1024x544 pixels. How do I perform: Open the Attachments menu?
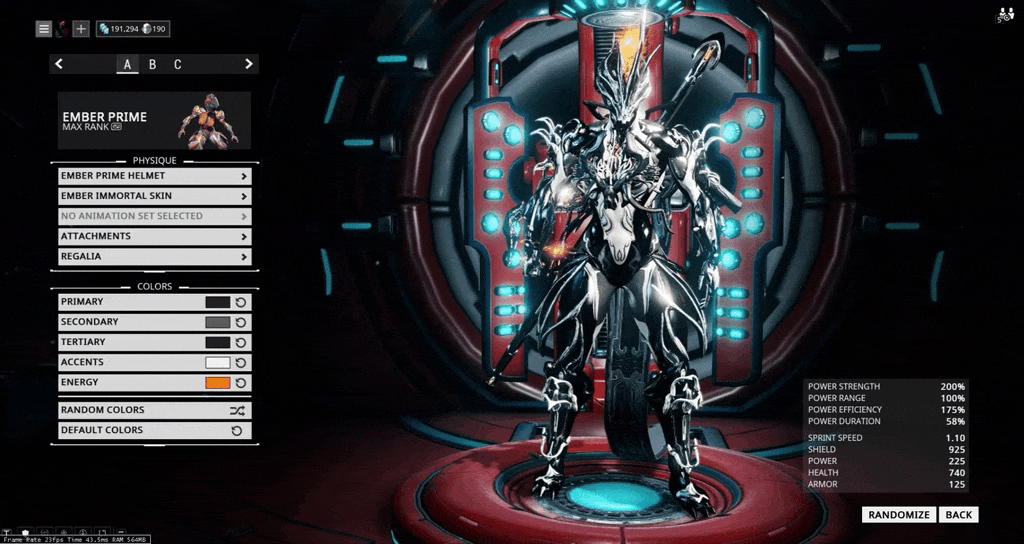tap(154, 236)
